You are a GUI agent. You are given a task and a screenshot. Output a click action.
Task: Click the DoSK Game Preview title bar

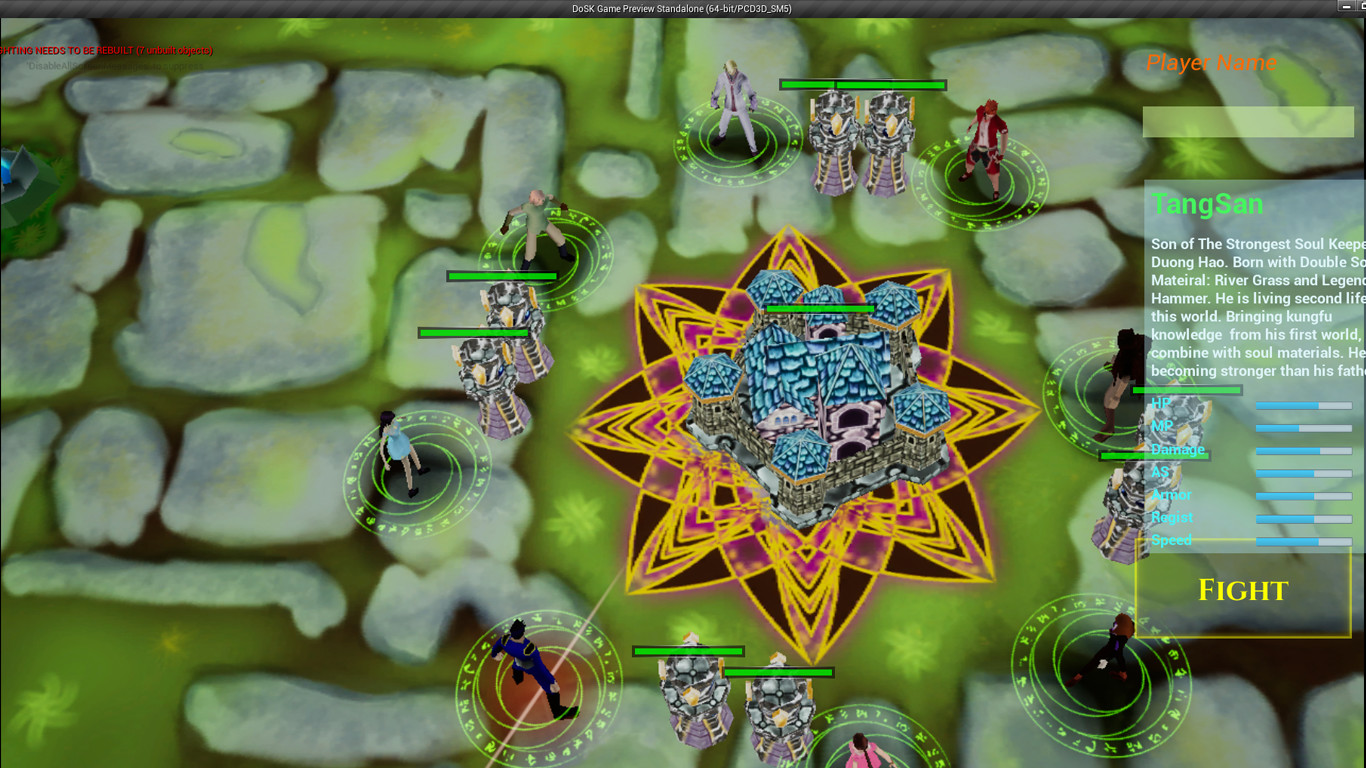[683, 7]
